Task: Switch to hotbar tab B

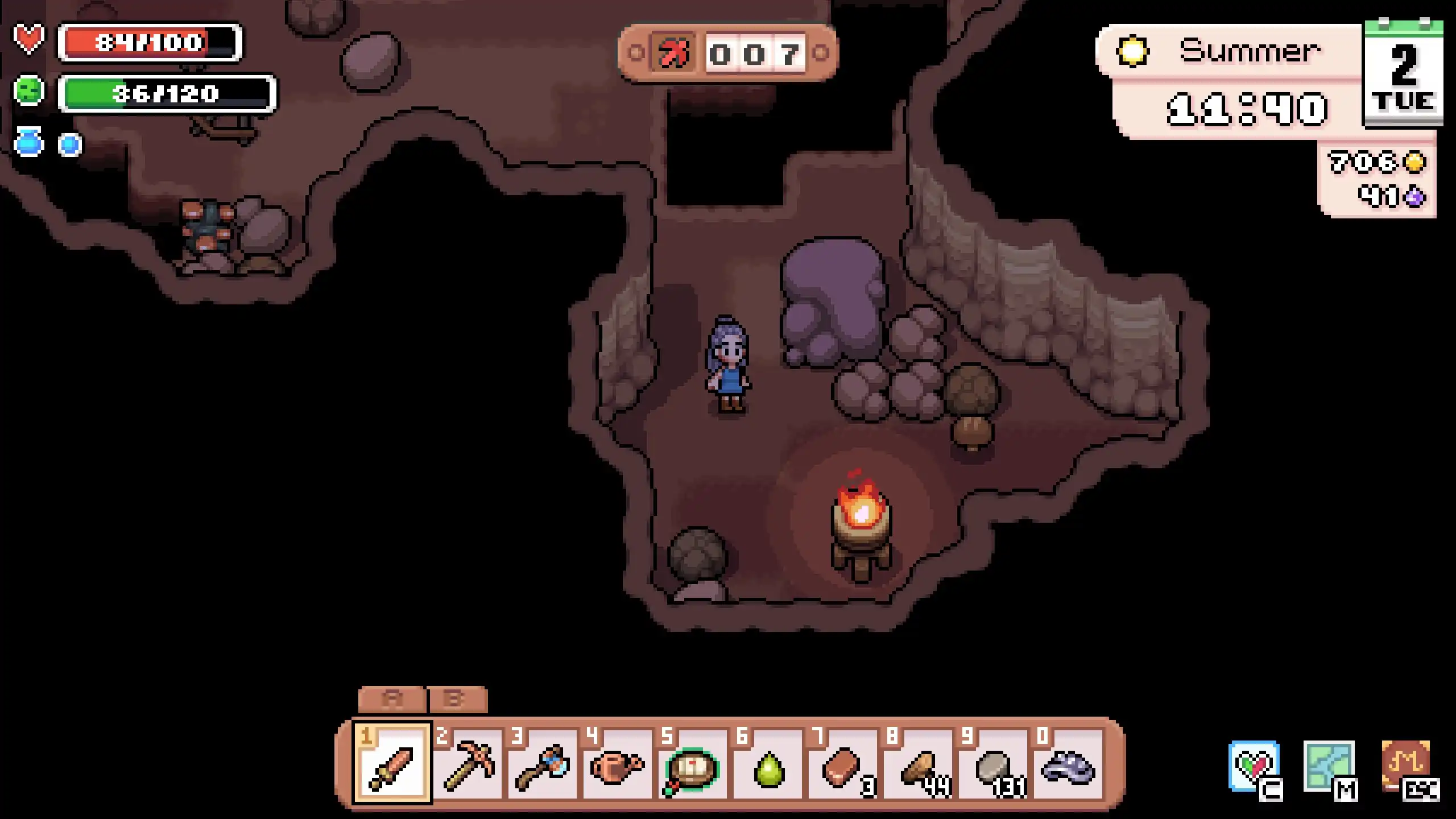Action: click(x=457, y=700)
